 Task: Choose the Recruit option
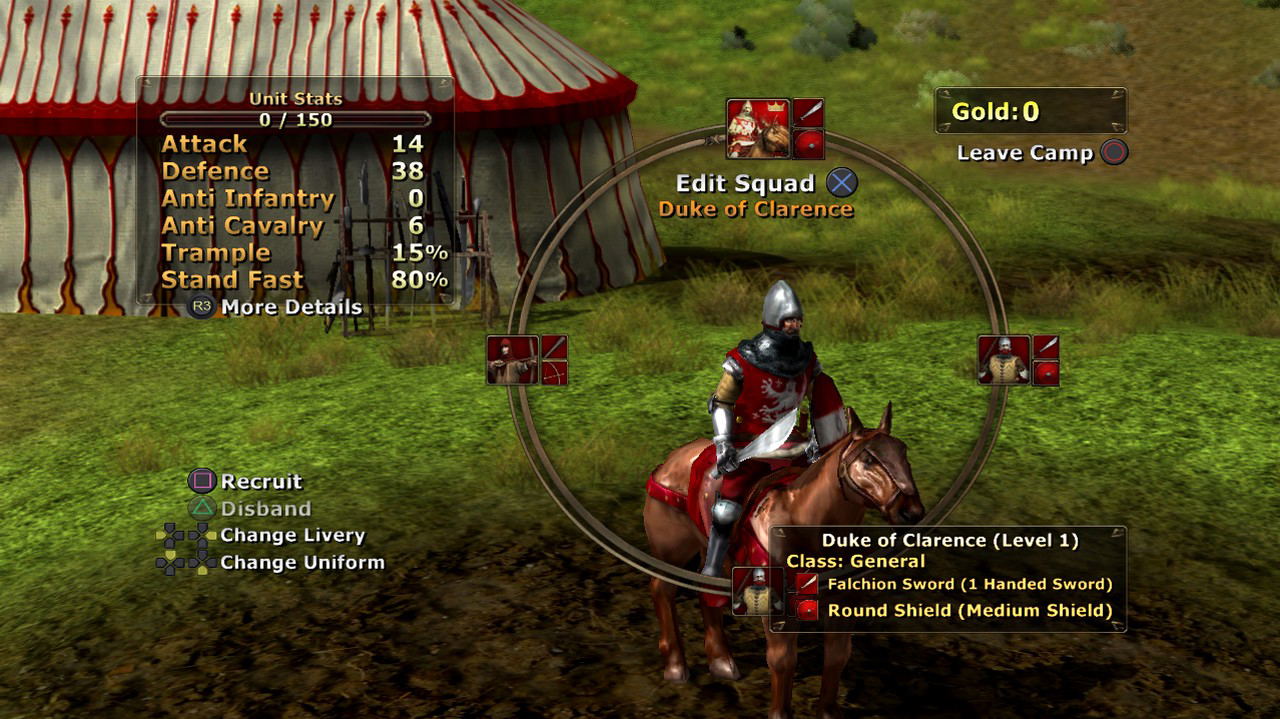260,481
